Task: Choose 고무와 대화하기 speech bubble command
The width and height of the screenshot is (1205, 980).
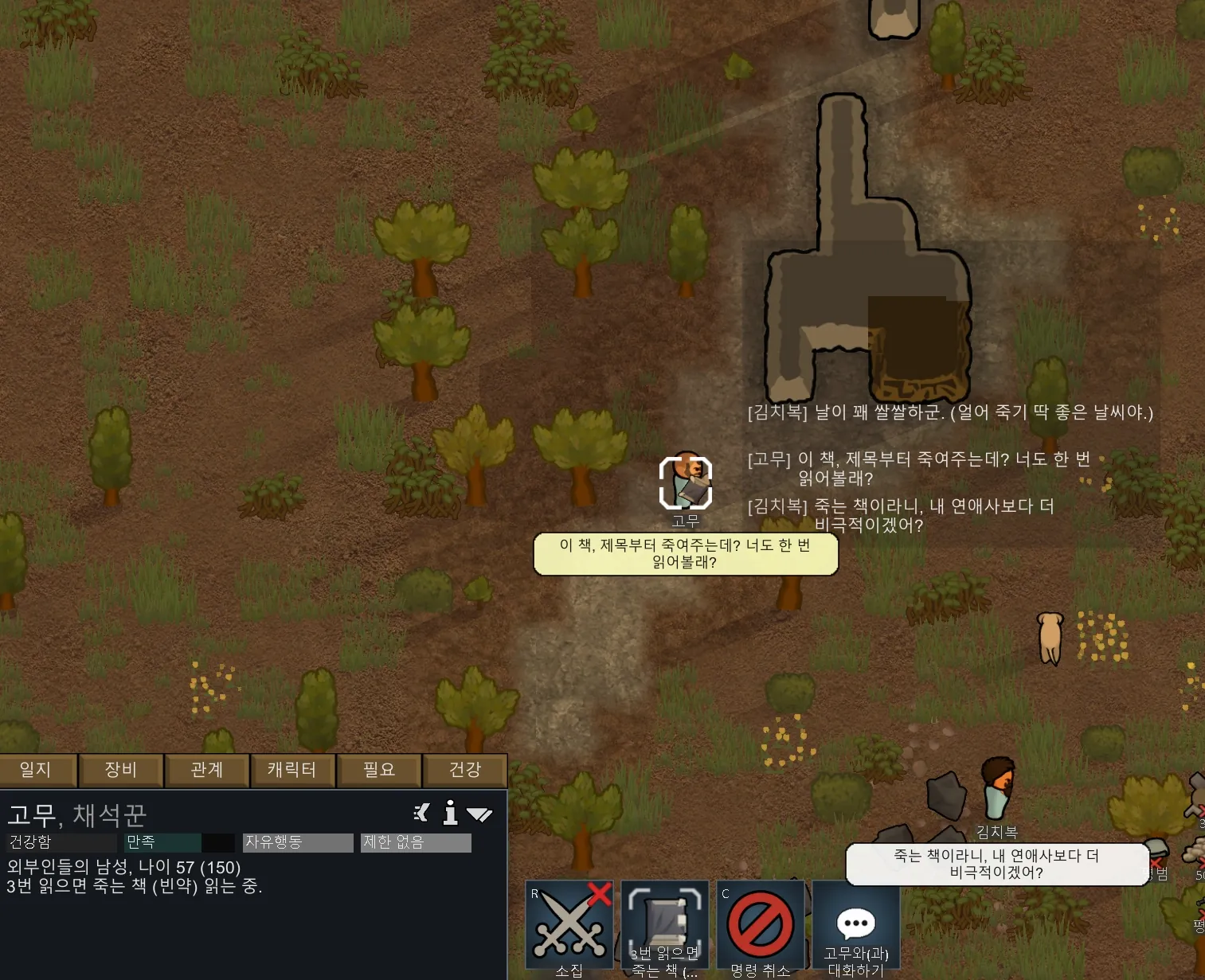Action: pyautogui.click(x=856, y=927)
